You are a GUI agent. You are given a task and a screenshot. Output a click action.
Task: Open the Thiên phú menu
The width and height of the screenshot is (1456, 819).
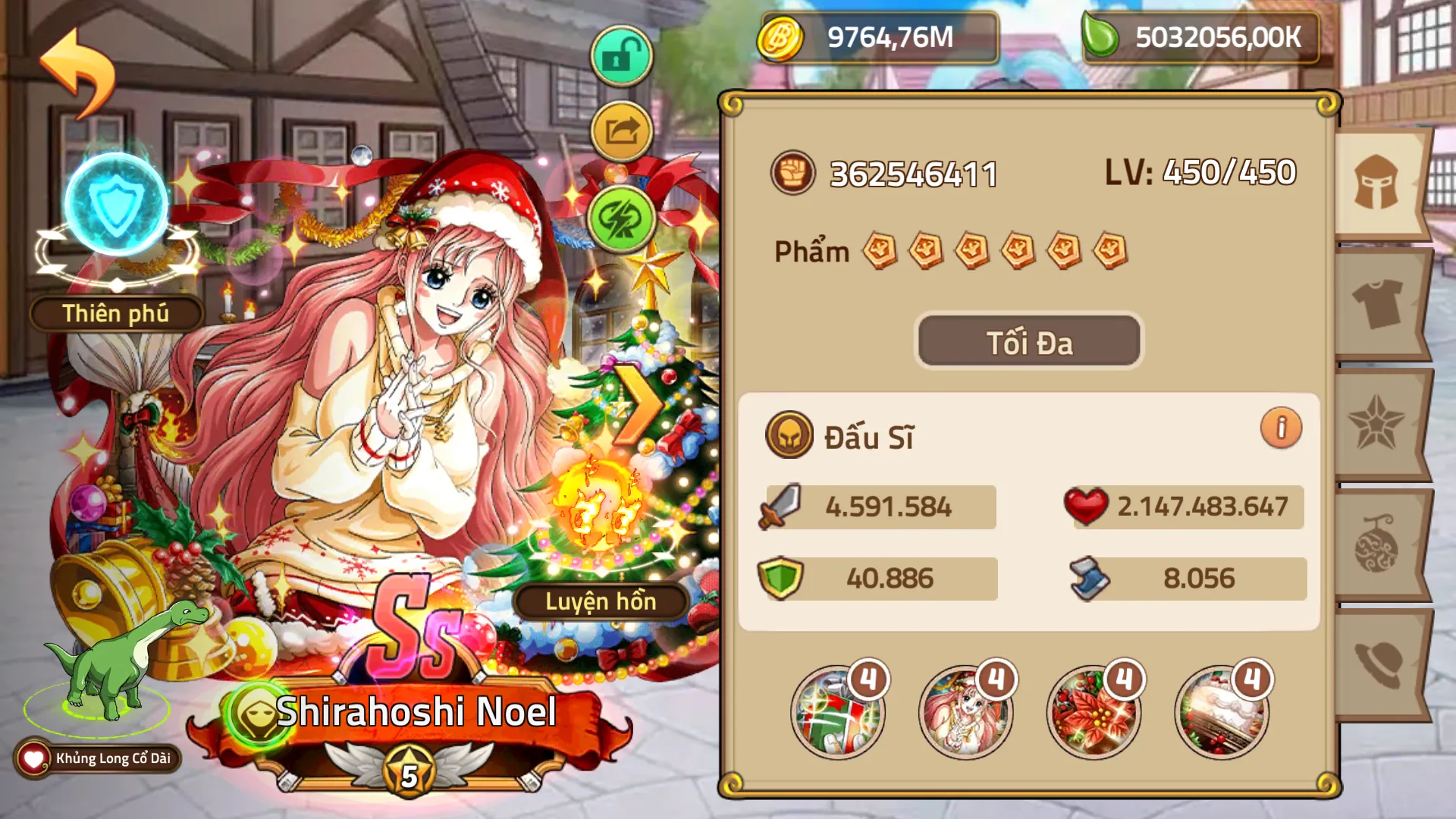point(115,311)
